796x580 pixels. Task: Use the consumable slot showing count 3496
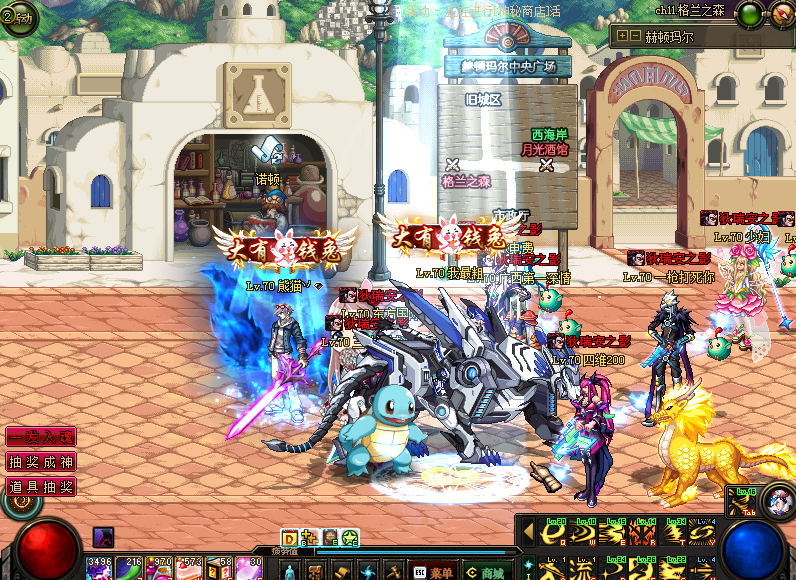[x=99, y=568]
